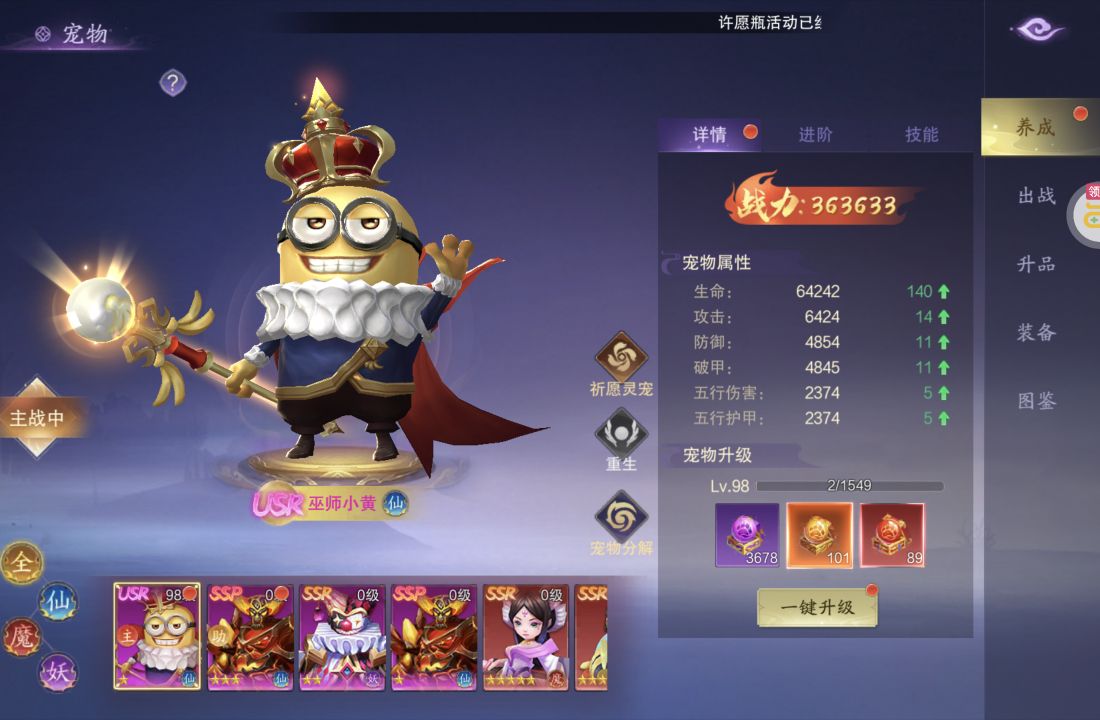Show the 图鉴 collection
The width and height of the screenshot is (1100, 720).
1036,401
